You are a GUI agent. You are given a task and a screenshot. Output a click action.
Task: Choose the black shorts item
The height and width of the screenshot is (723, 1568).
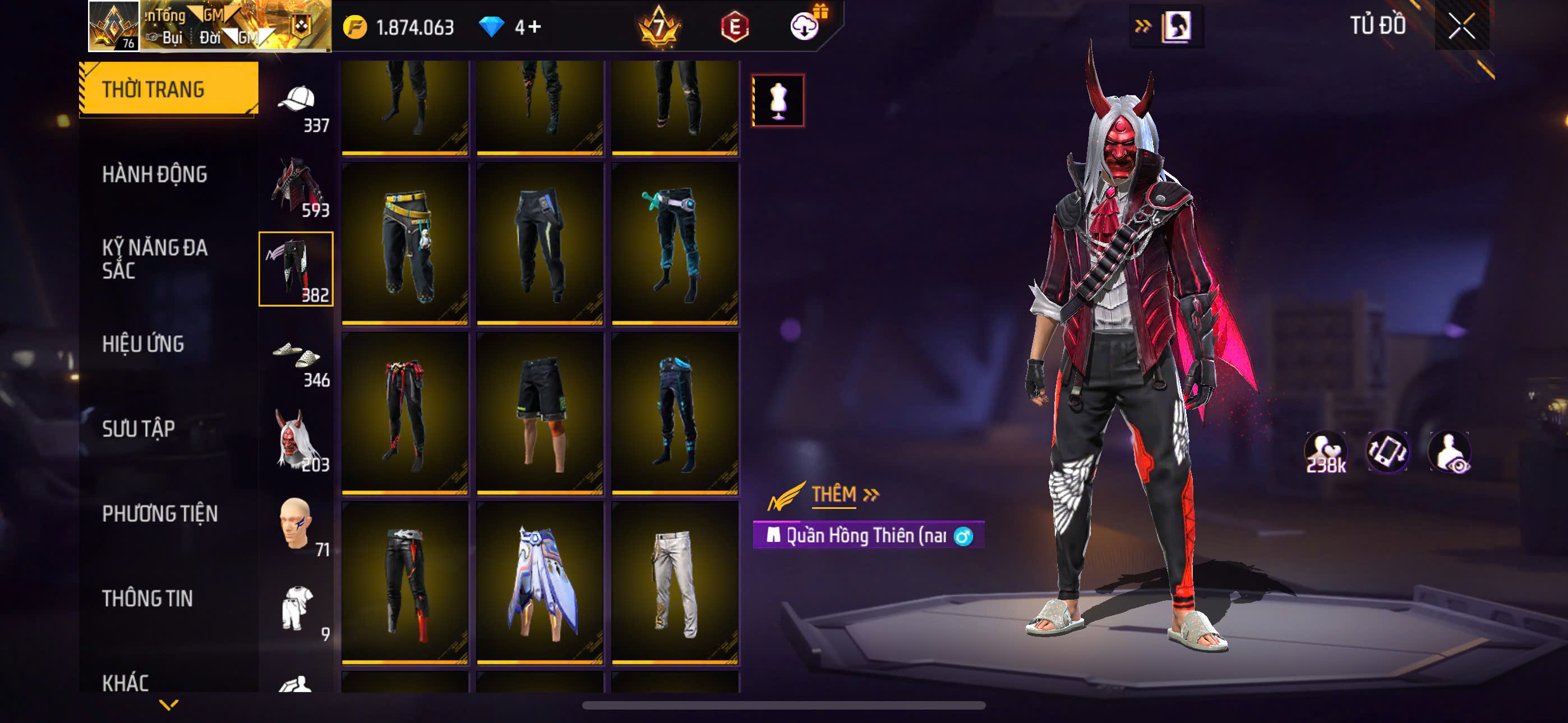[541, 413]
